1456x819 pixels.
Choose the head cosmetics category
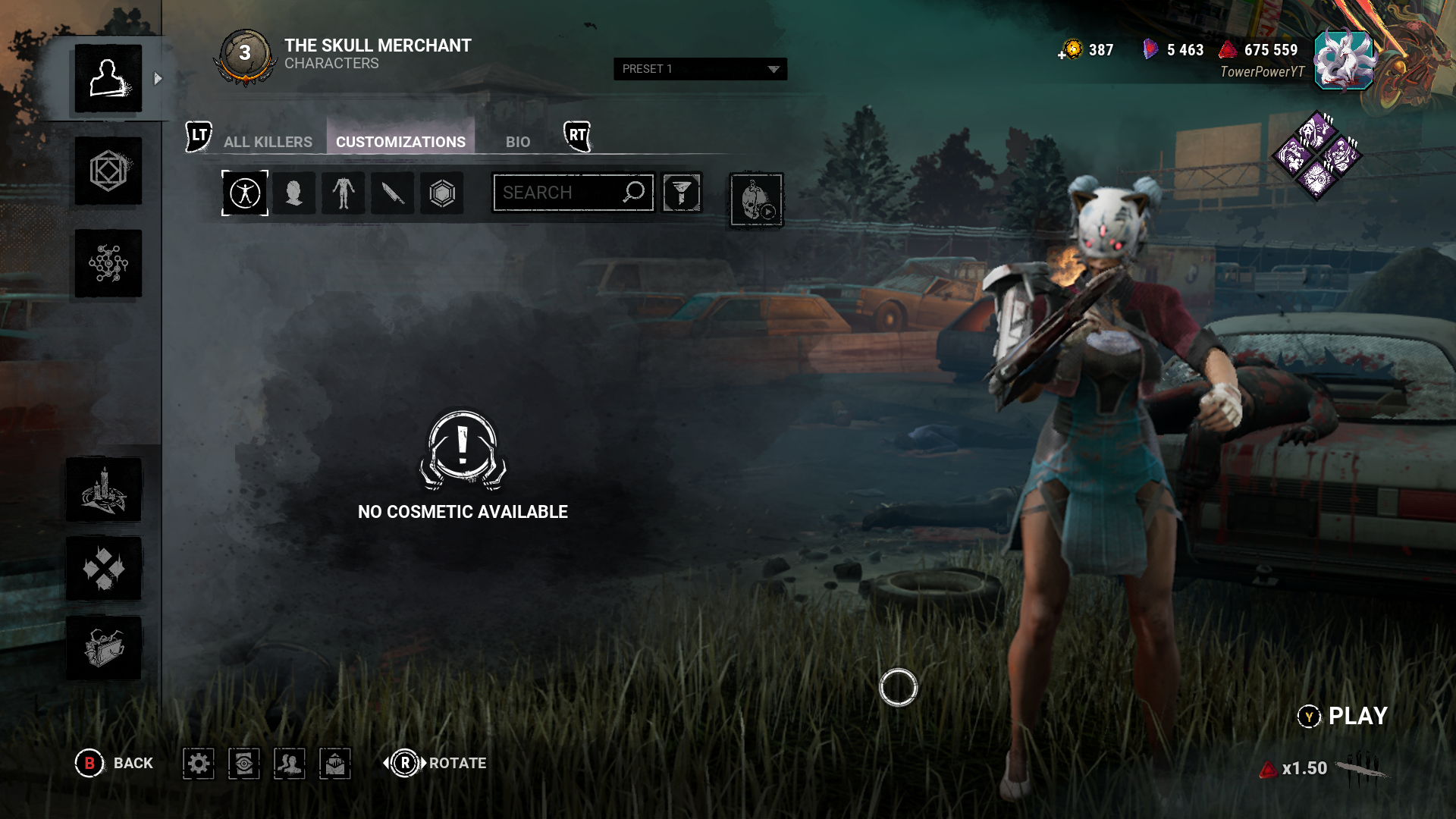click(x=294, y=193)
